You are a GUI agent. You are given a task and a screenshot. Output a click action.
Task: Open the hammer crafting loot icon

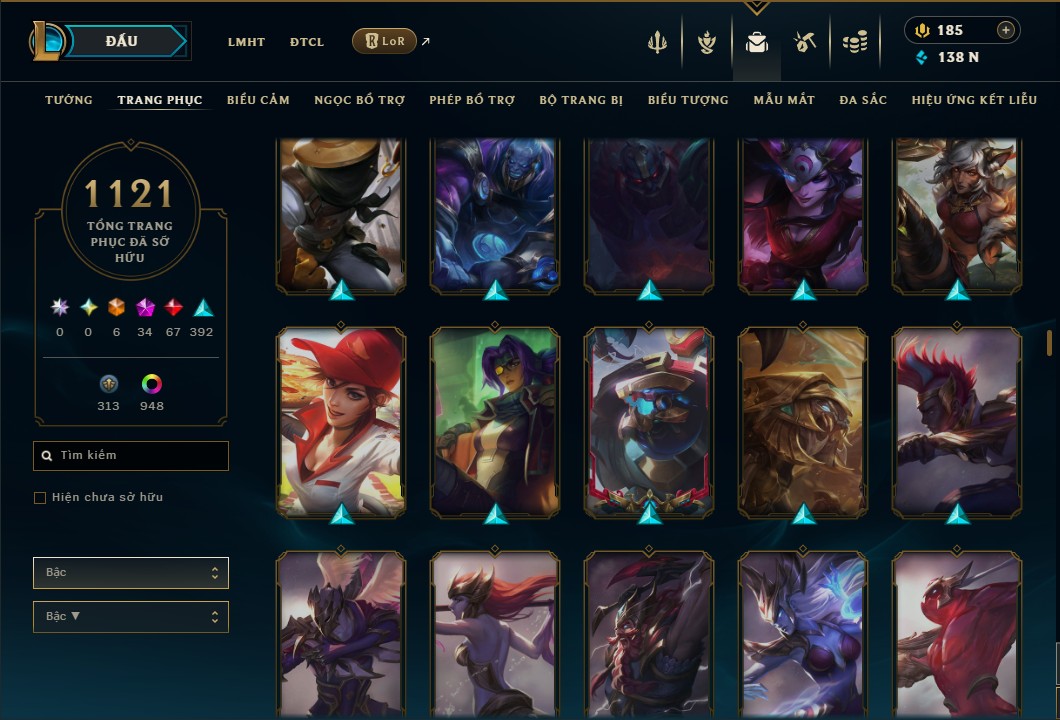pos(805,42)
